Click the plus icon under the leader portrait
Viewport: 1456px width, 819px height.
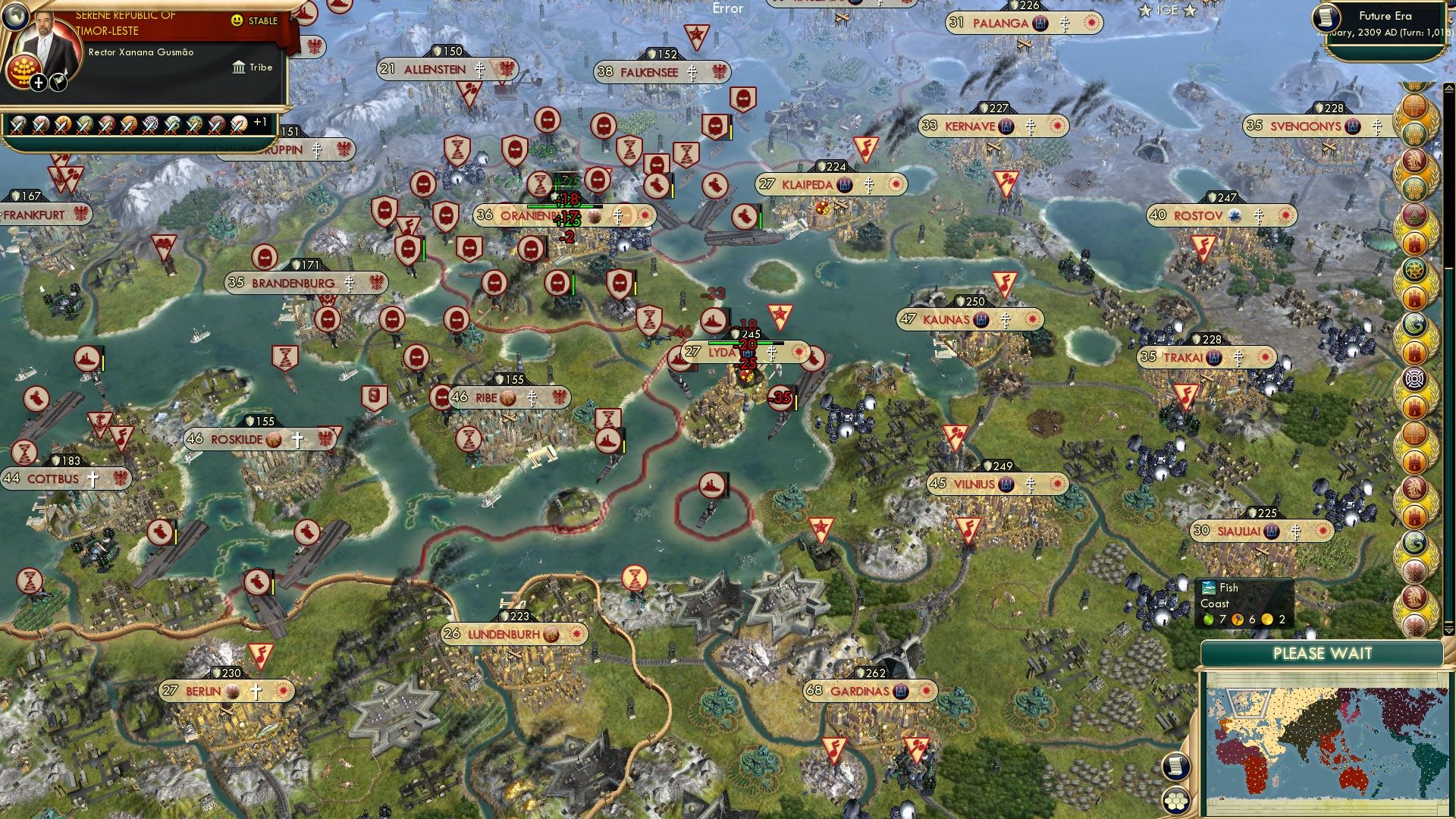[39, 83]
